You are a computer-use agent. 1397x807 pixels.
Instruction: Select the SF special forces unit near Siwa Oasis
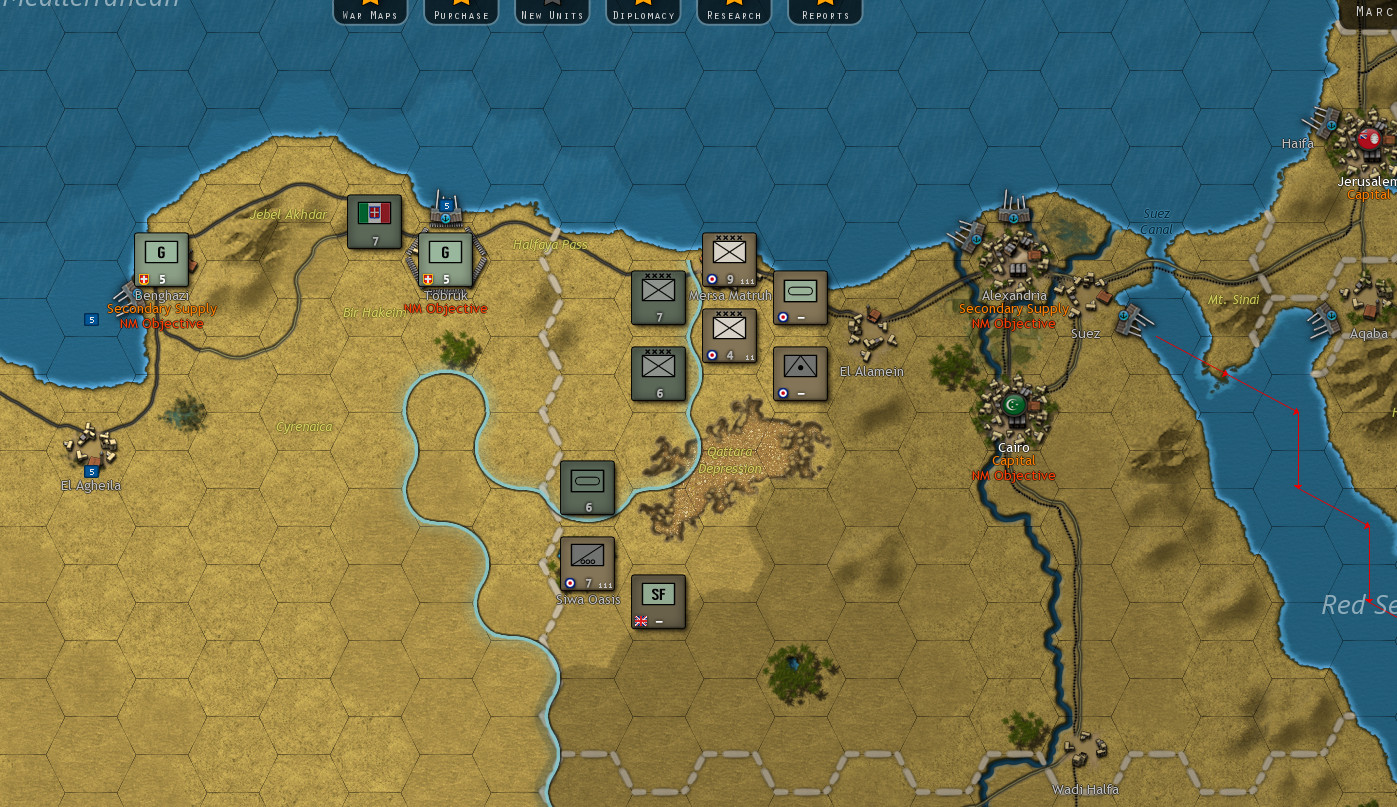point(657,600)
